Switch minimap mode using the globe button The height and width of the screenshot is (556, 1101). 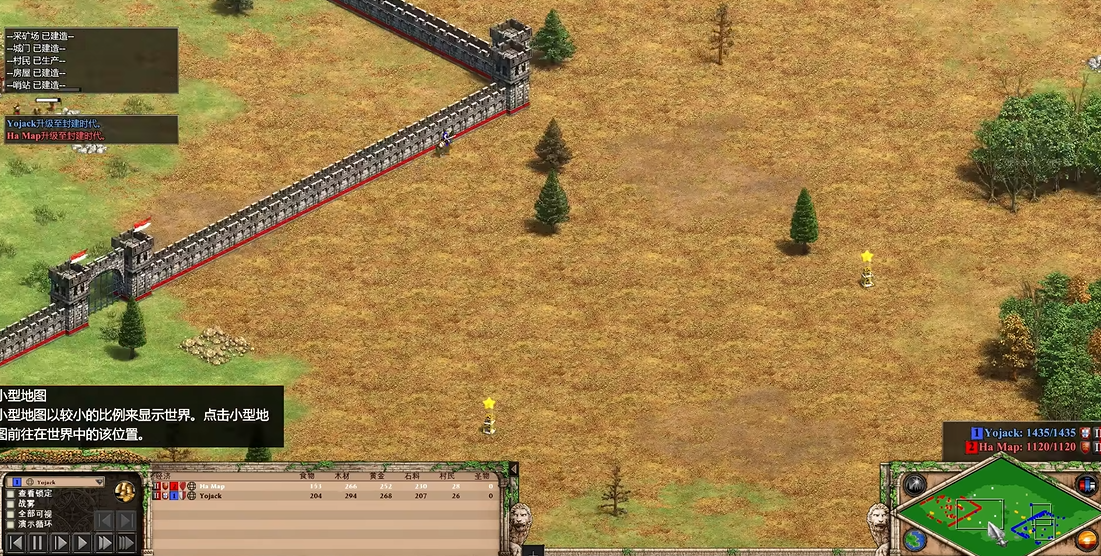[914, 540]
